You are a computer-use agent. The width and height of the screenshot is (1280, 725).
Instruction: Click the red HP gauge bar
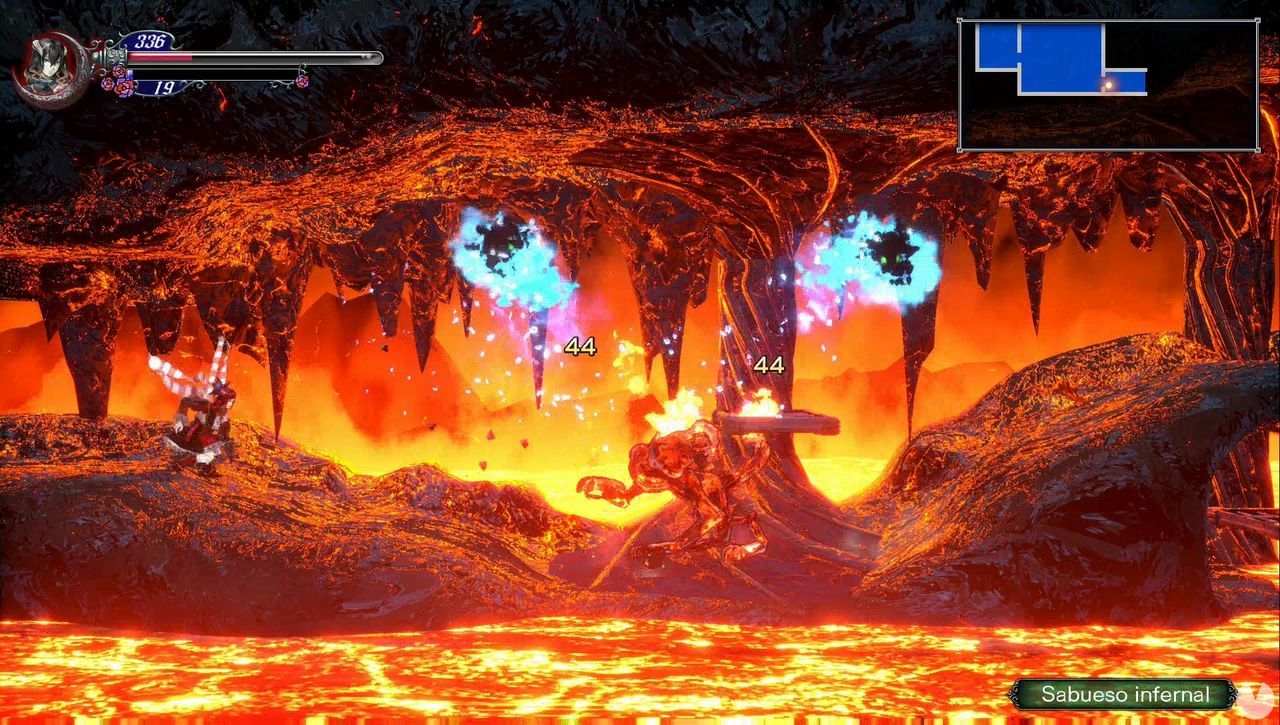160,57
